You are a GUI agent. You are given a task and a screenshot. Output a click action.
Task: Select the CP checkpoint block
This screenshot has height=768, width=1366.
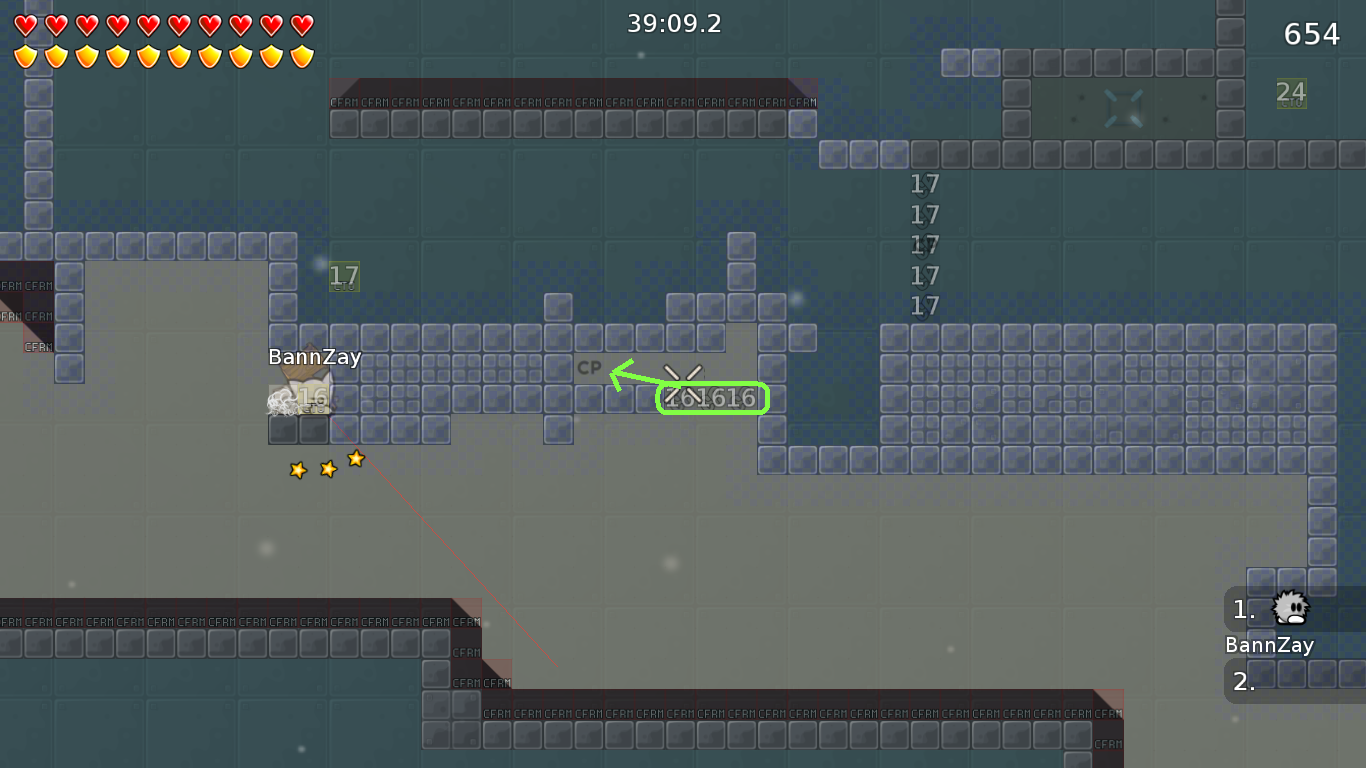point(590,367)
